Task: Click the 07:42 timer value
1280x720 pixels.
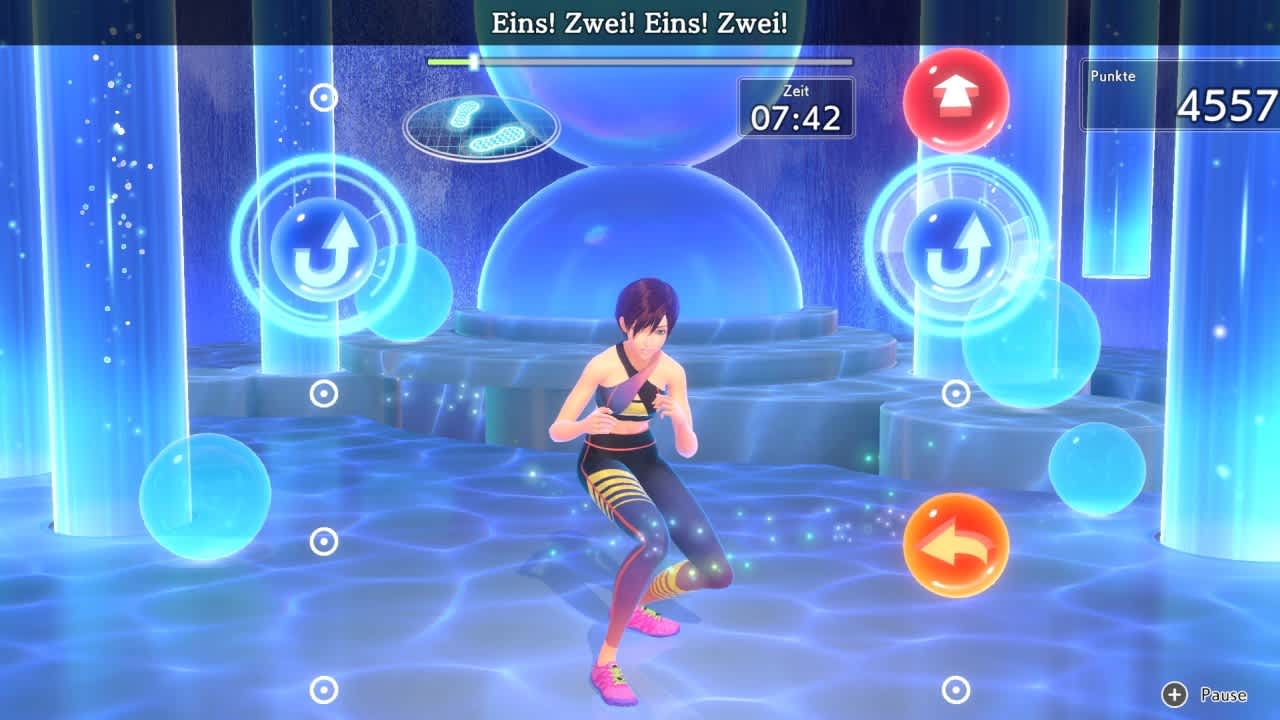Action: [x=797, y=115]
